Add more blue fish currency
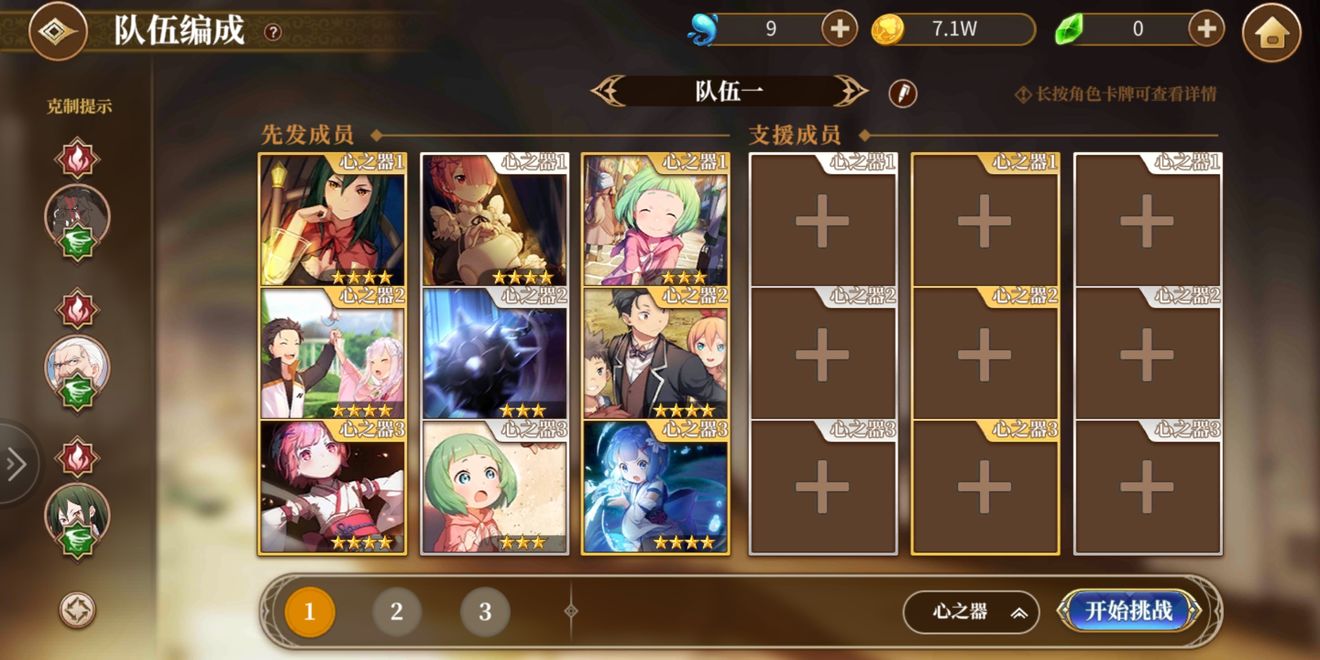Screen dimensions: 1320x660 839,29
